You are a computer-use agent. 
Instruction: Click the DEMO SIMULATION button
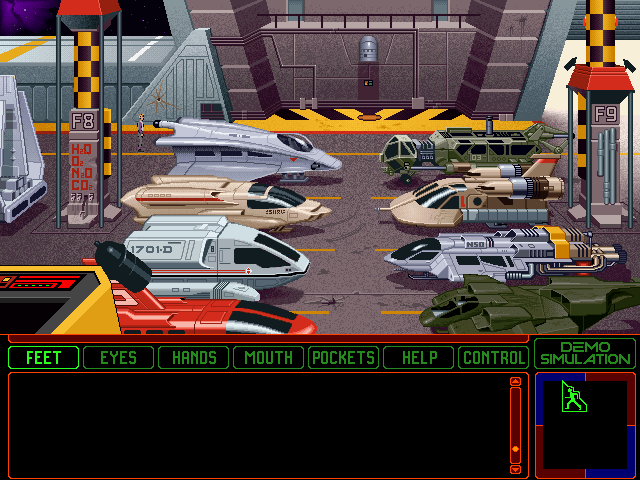pyautogui.click(x=585, y=353)
